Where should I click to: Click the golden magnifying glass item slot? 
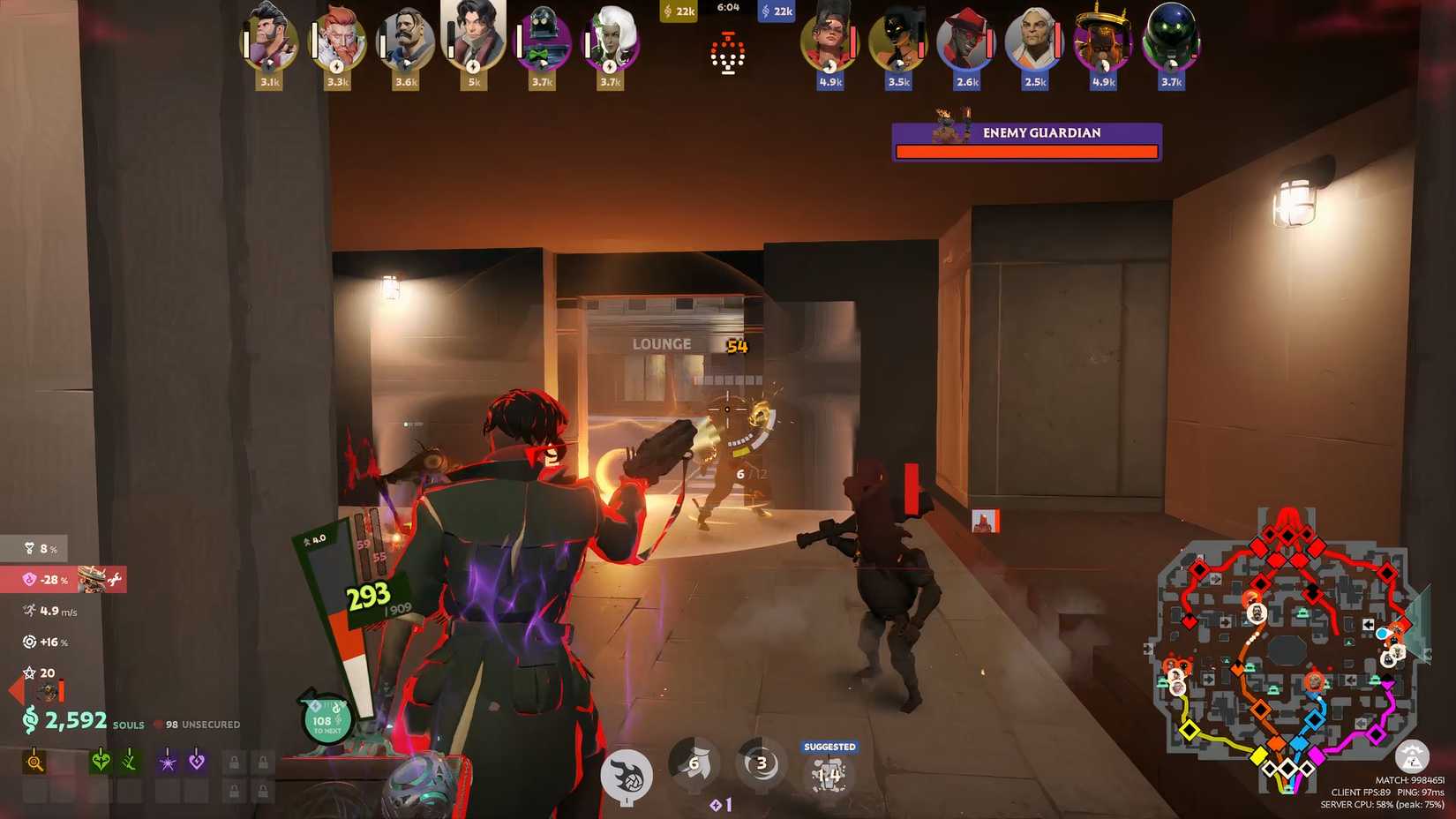(x=35, y=761)
